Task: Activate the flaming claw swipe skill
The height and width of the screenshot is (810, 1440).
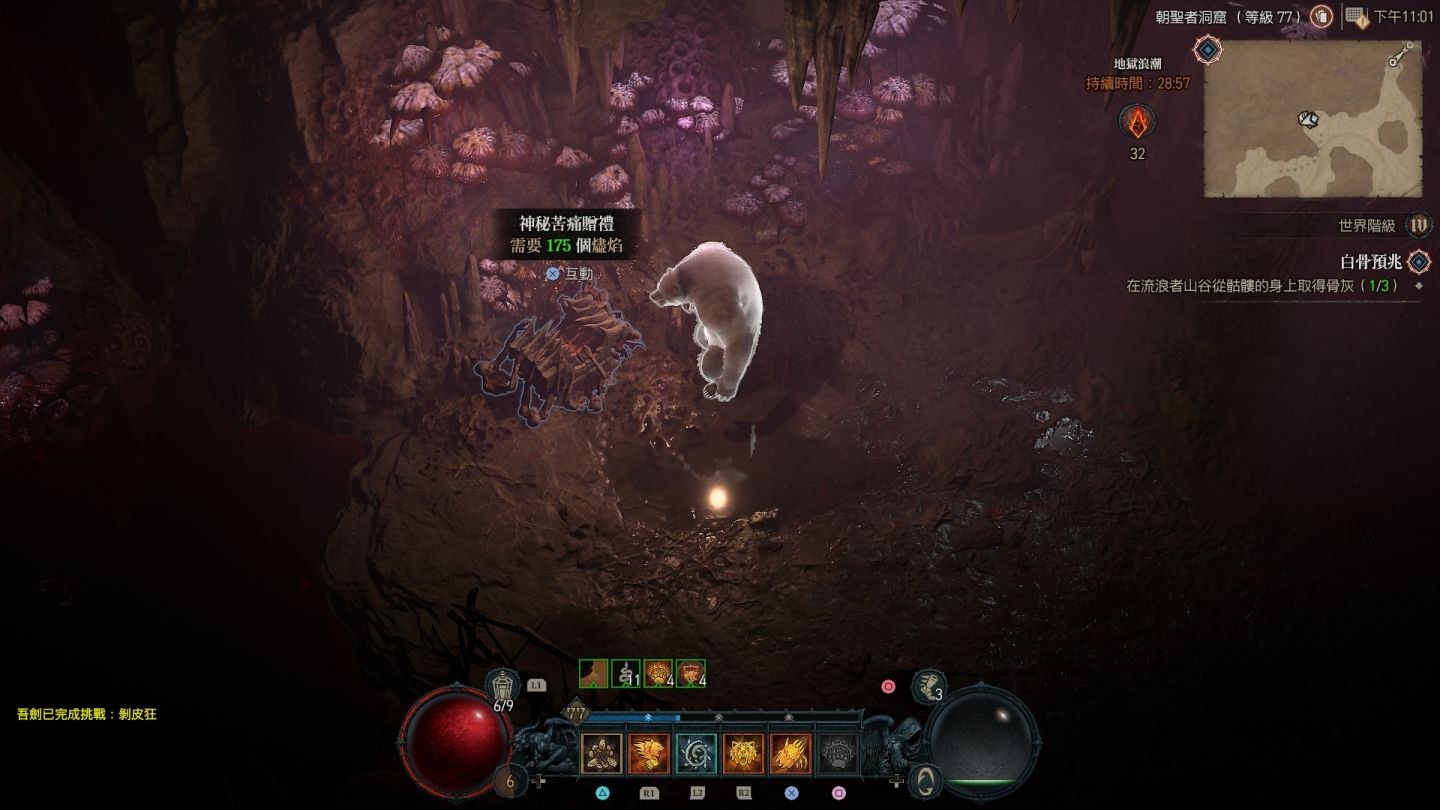Action: click(x=790, y=754)
